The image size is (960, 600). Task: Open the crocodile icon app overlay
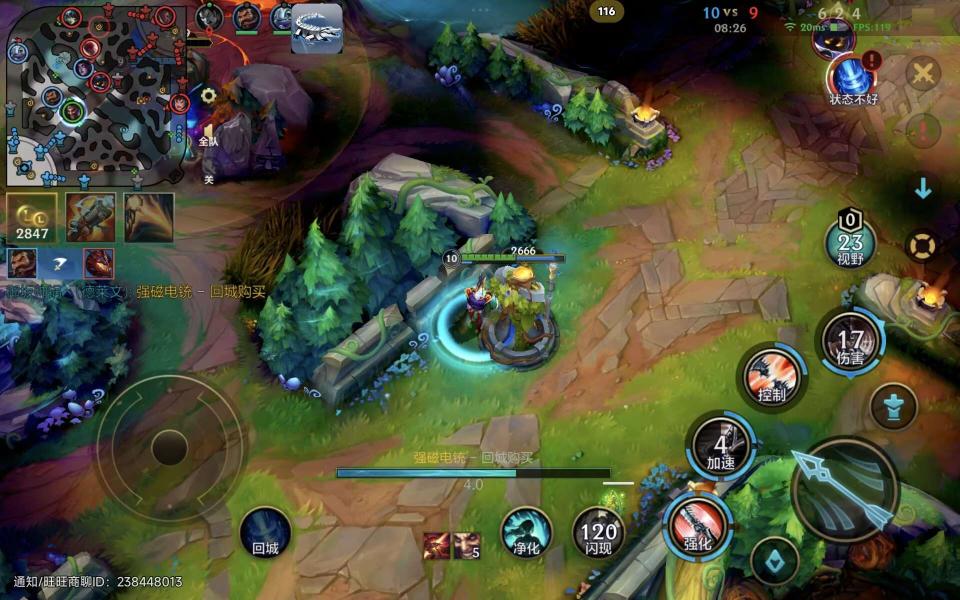317,28
